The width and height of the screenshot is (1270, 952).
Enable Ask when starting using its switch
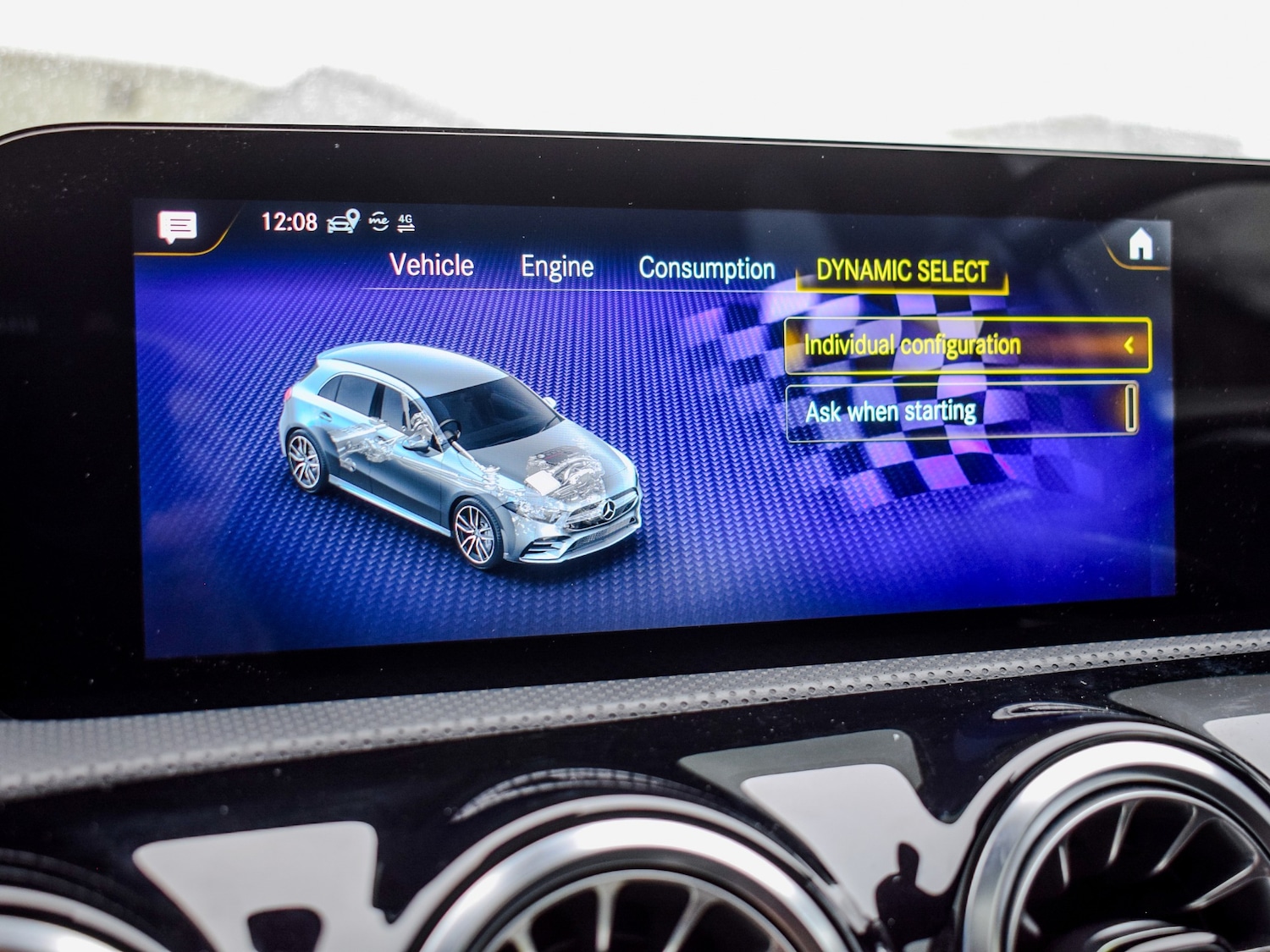click(x=1132, y=410)
